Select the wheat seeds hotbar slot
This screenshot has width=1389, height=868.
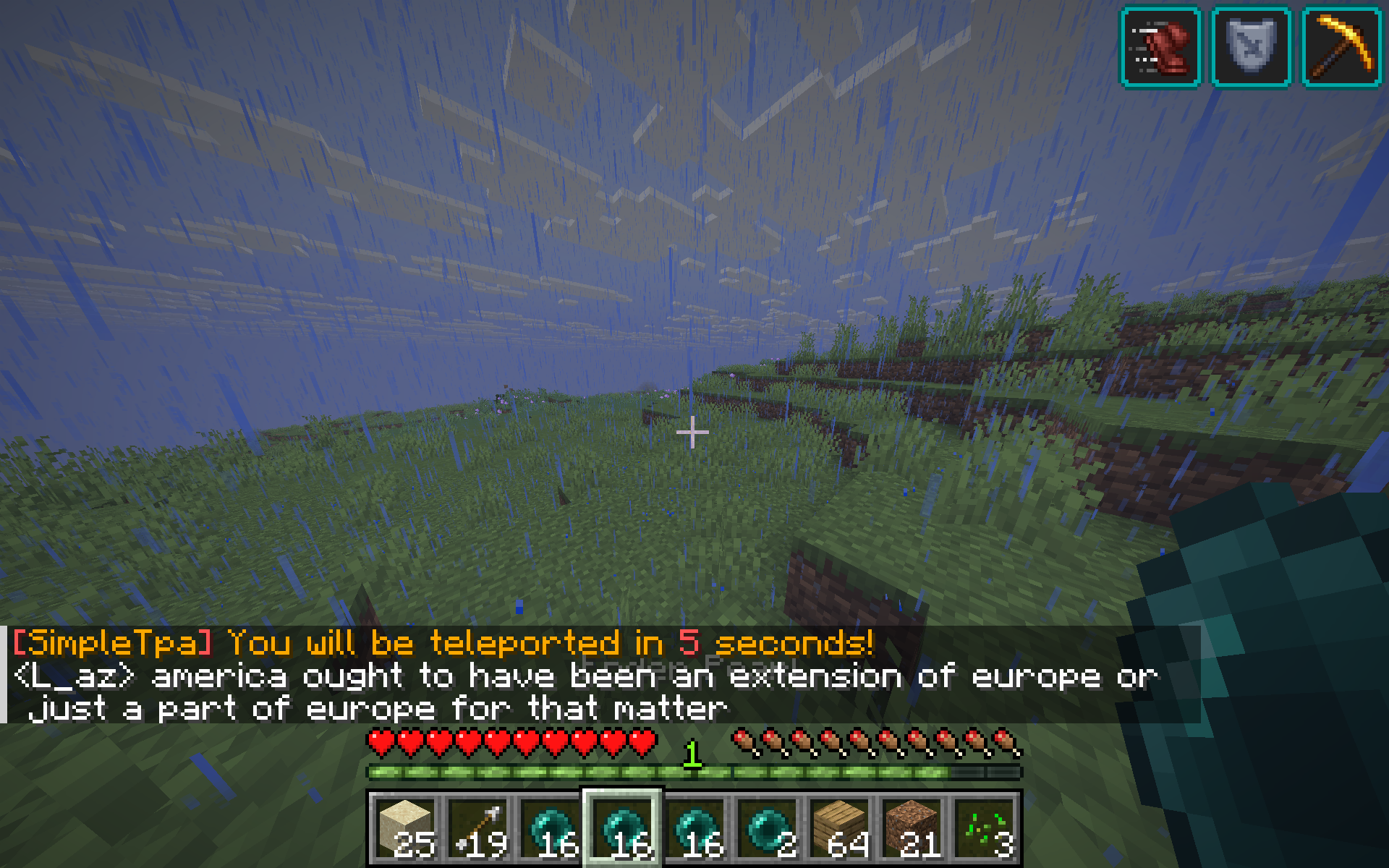click(984, 828)
